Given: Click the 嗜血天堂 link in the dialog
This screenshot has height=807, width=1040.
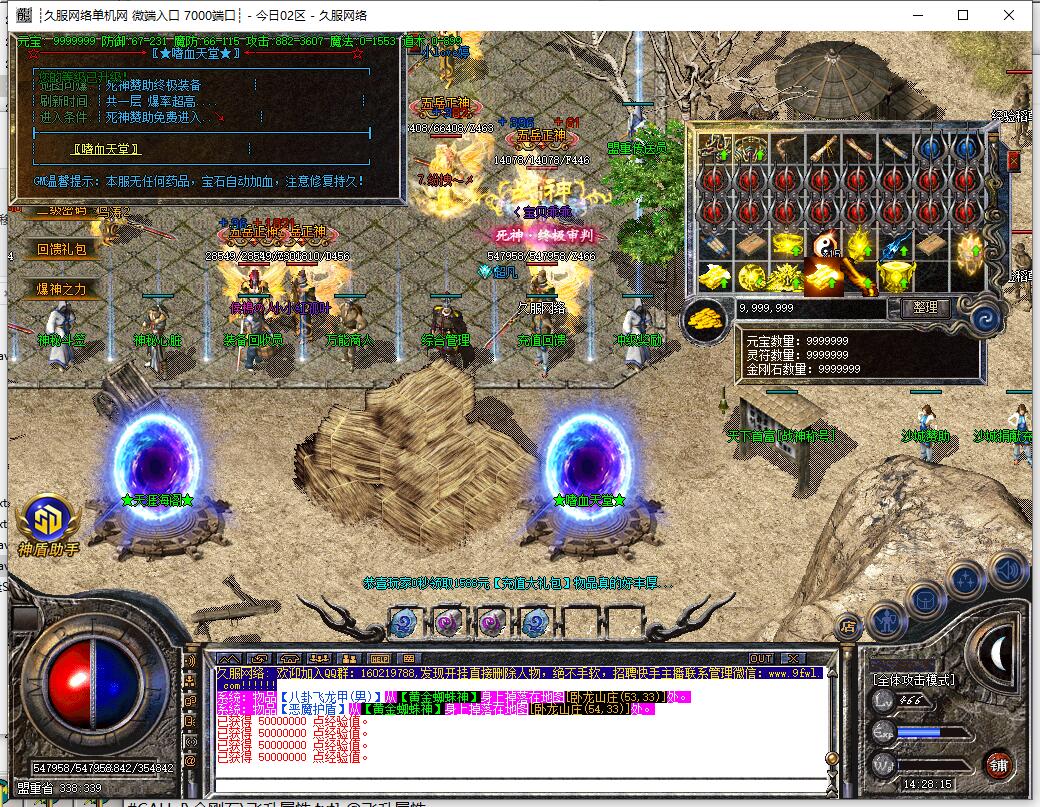Looking at the screenshot, I should pyautogui.click(x=106, y=149).
